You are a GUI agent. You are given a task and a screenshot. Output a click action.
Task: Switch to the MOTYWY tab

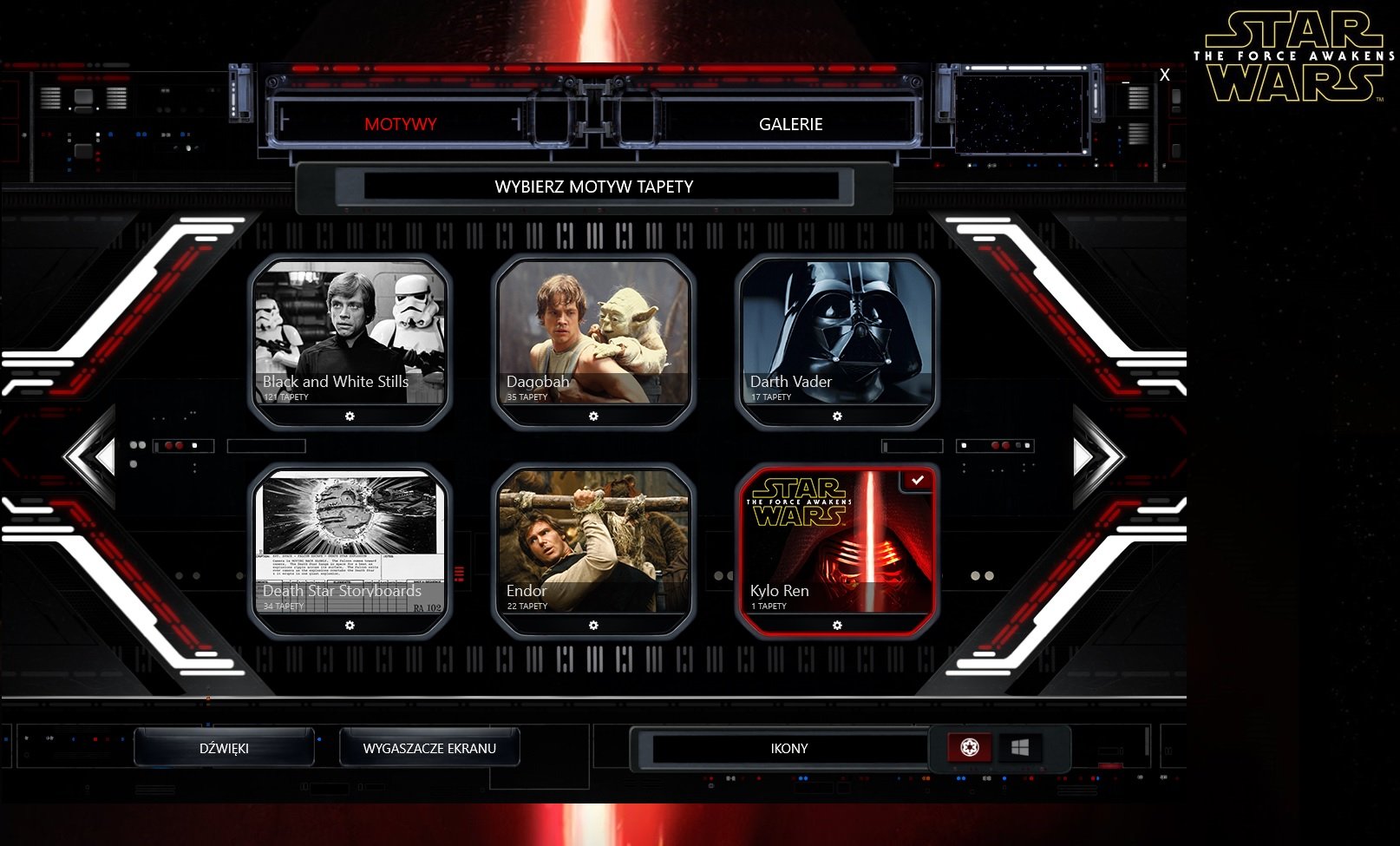[400, 124]
